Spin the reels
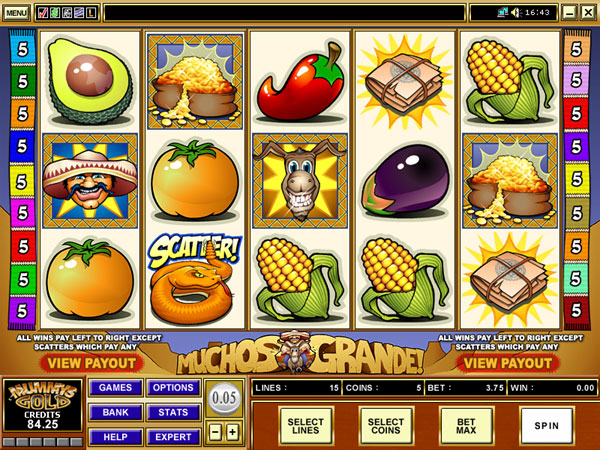This screenshot has width=600, height=450. [546, 424]
